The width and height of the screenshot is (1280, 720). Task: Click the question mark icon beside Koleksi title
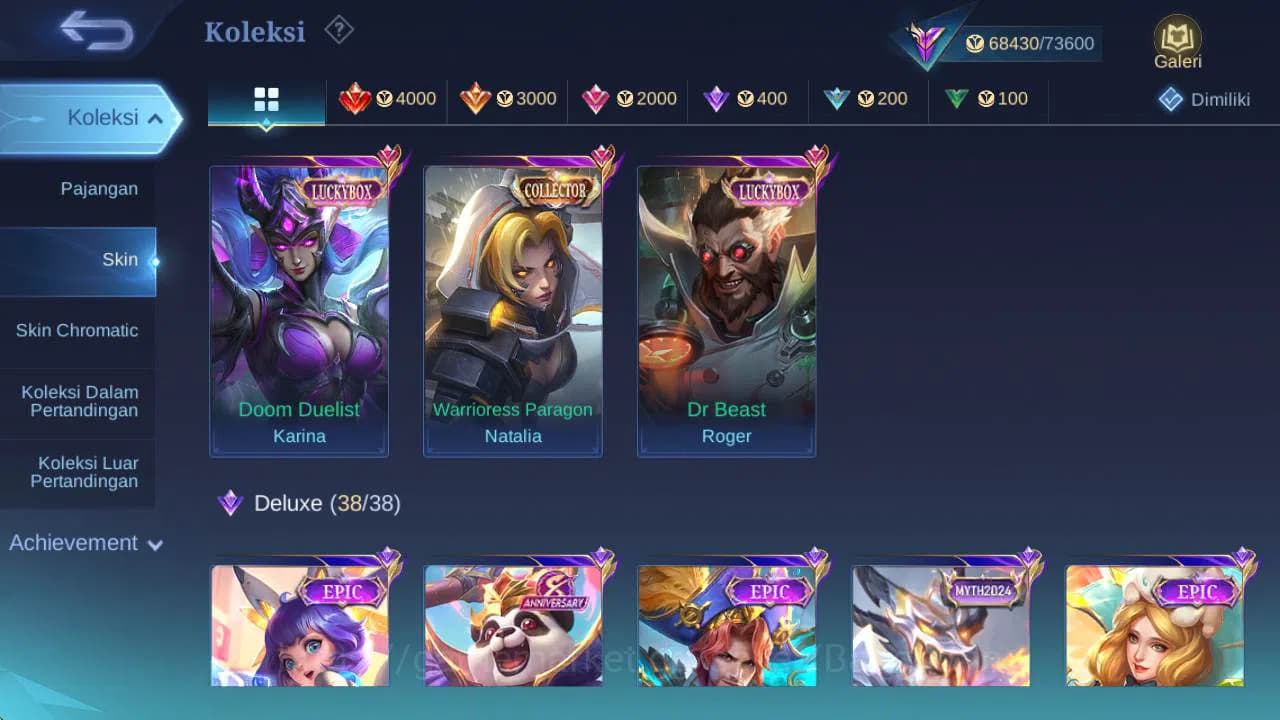click(338, 31)
